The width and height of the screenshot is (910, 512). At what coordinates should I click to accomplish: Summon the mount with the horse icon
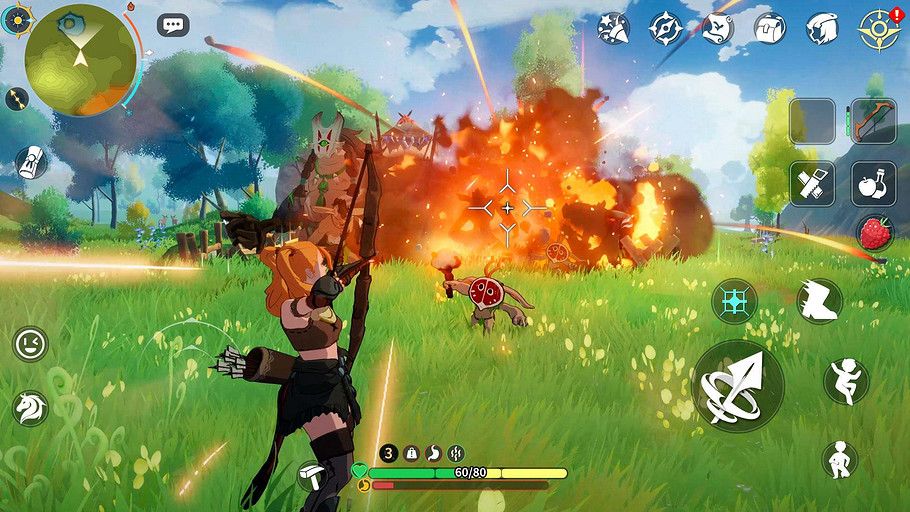pyautogui.click(x=31, y=407)
